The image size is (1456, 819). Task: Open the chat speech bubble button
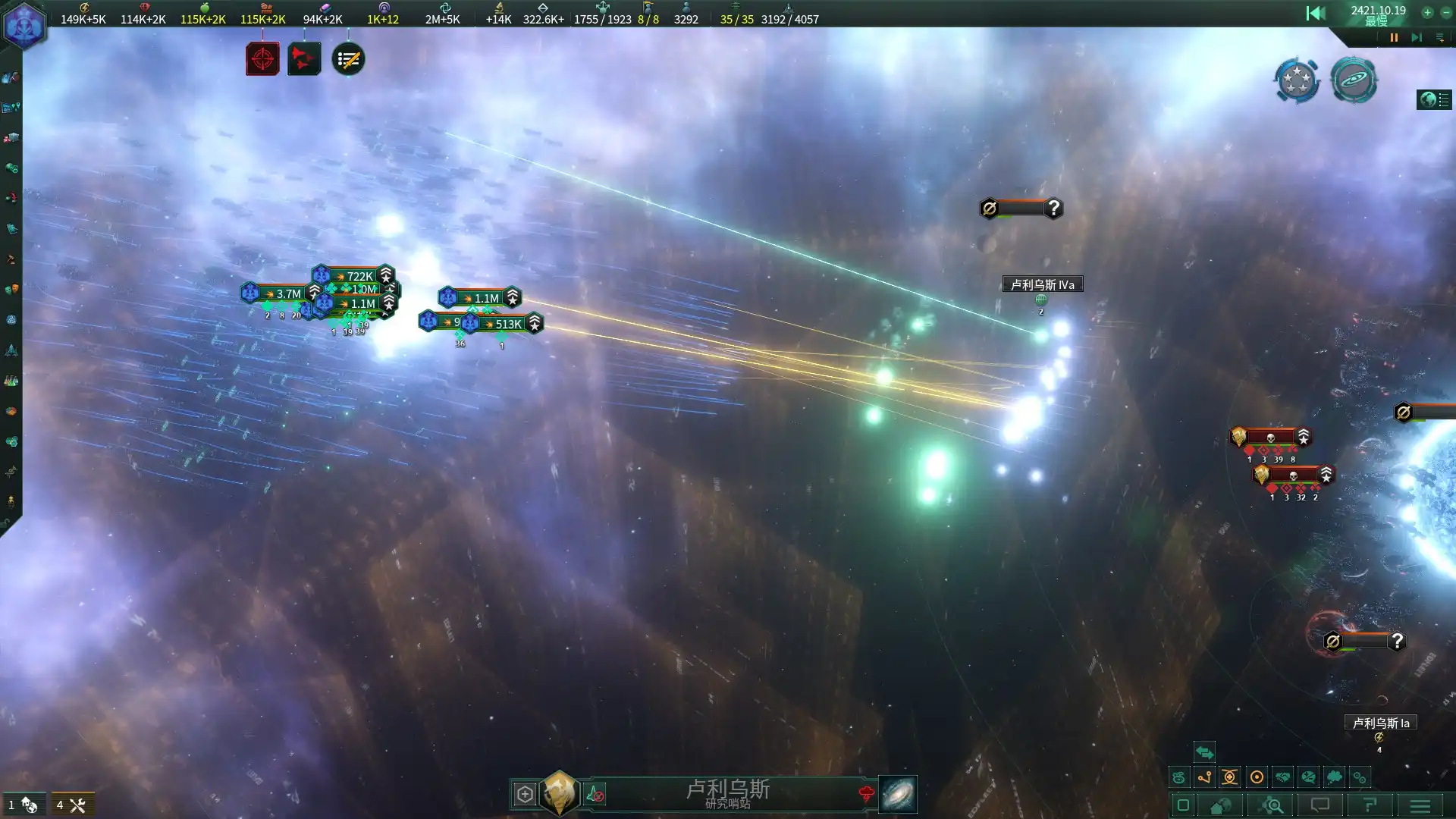click(1320, 805)
